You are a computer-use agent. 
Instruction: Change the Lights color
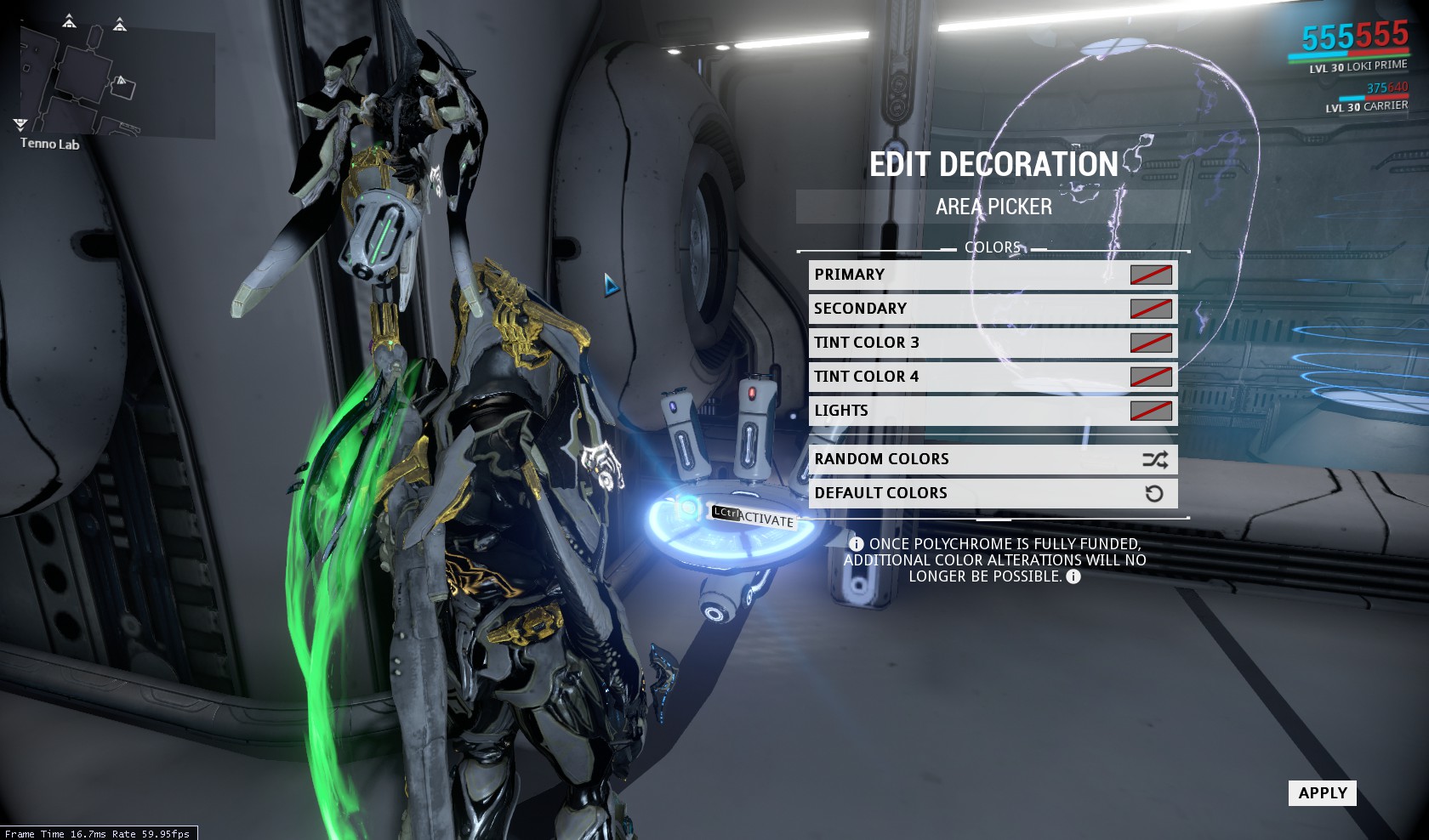pyautogui.click(x=993, y=411)
